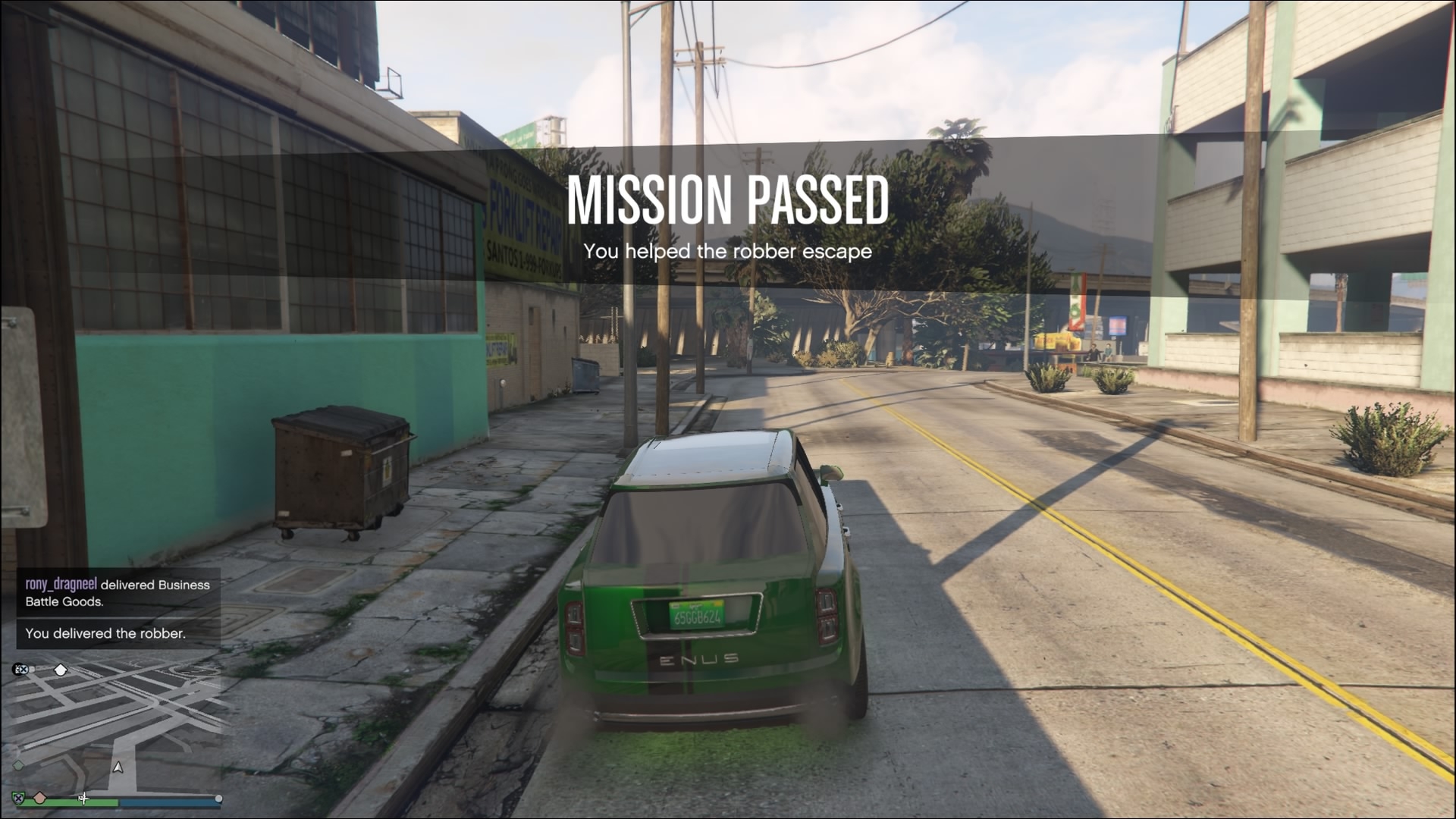Select the green shield blip on minimap
This screenshot has width=1456, height=819.
[x=18, y=798]
